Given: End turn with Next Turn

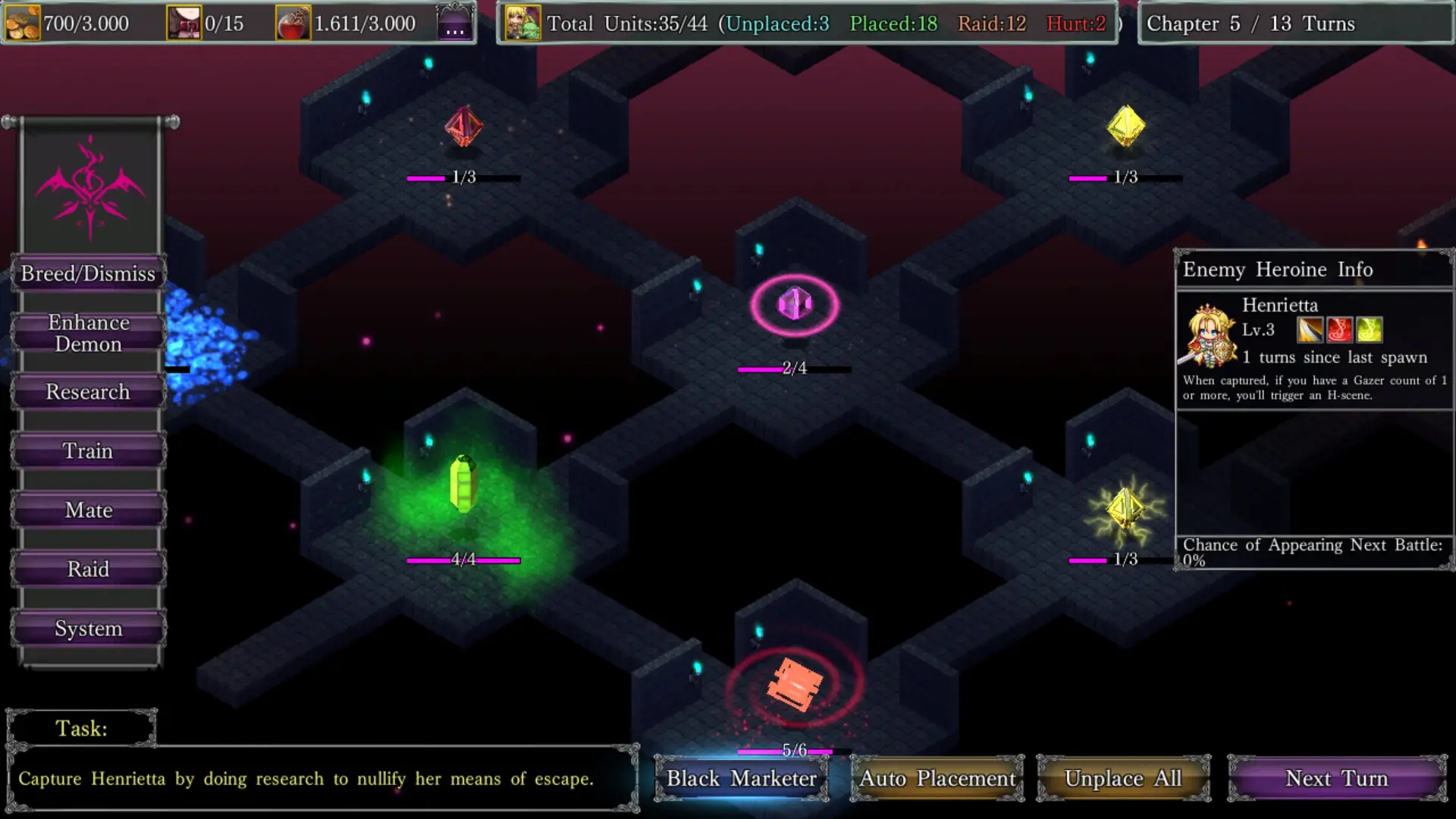Looking at the screenshot, I should [1336, 779].
